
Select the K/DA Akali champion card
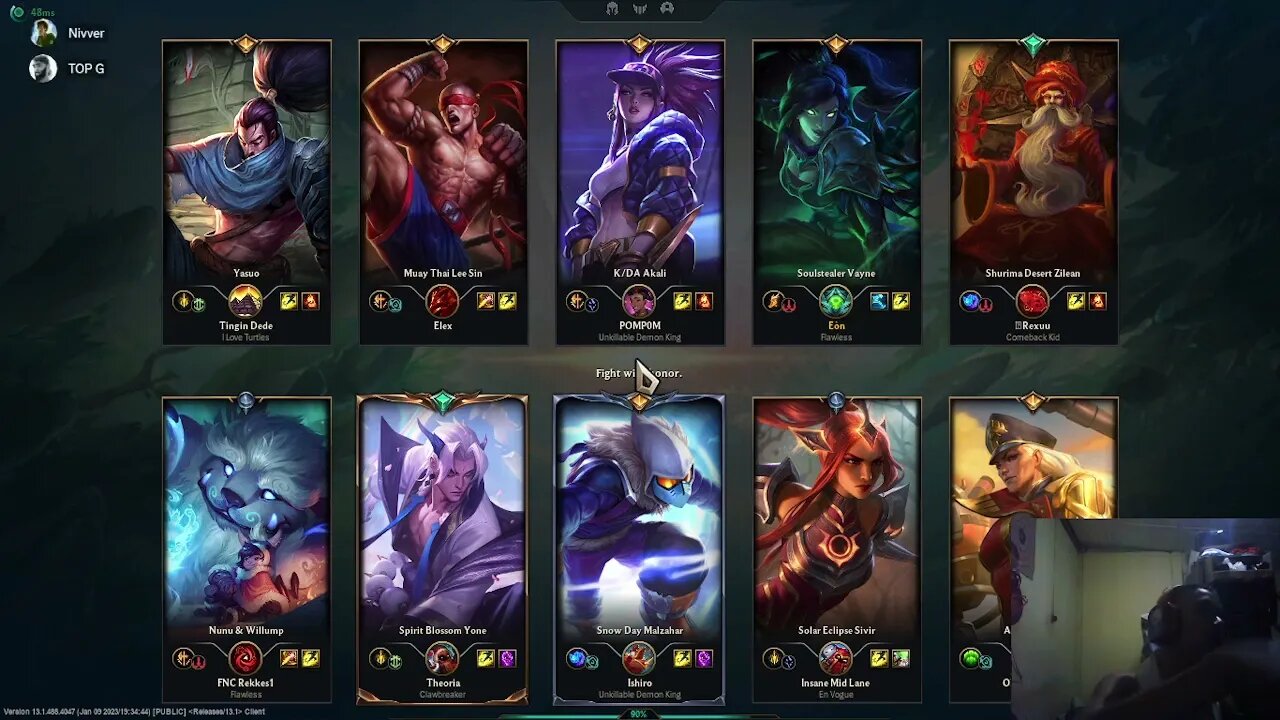[639, 160]
